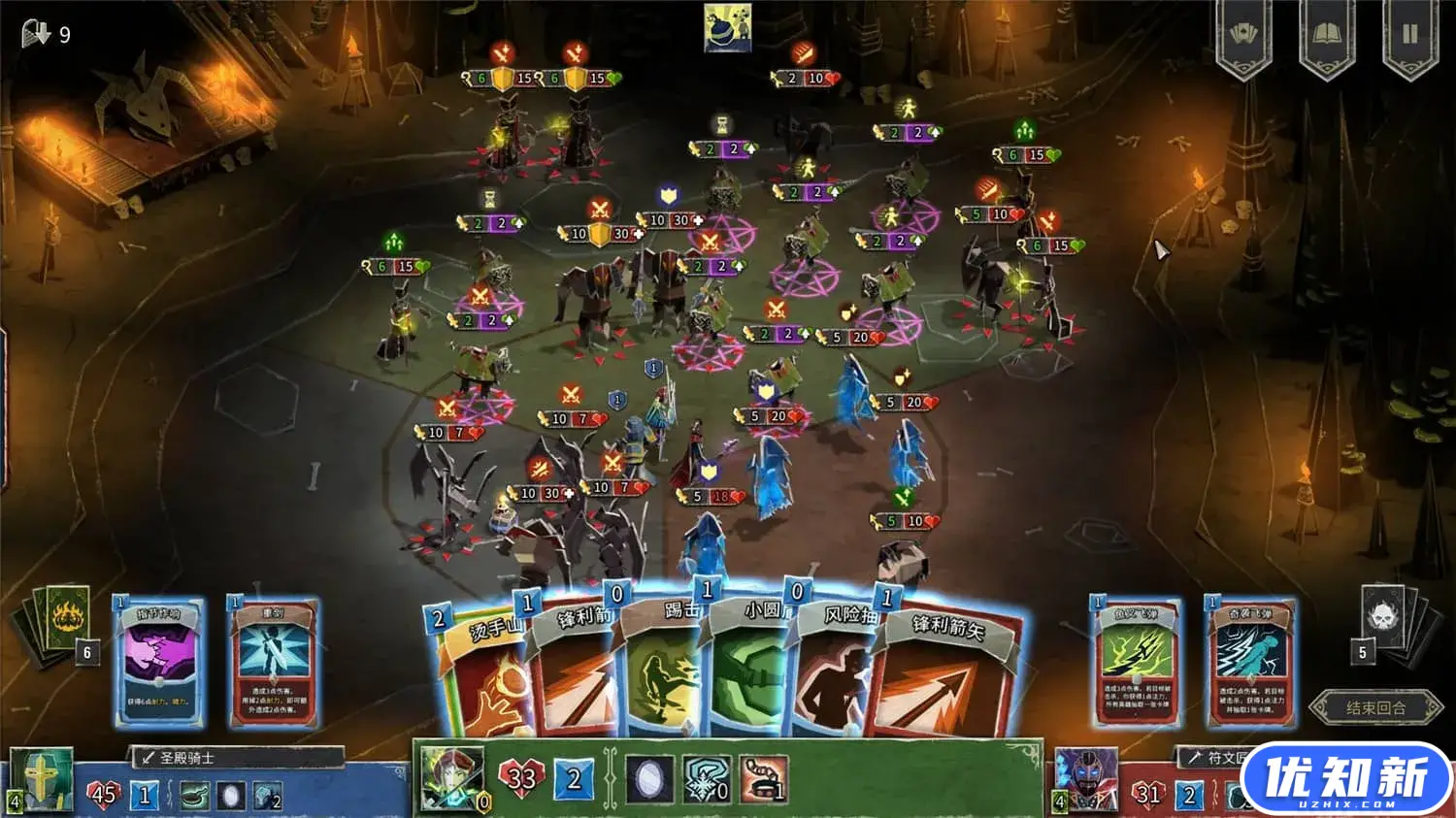Inspect the chain collar item icon
Screen dimensions: 1456x818
coord(764,779)
